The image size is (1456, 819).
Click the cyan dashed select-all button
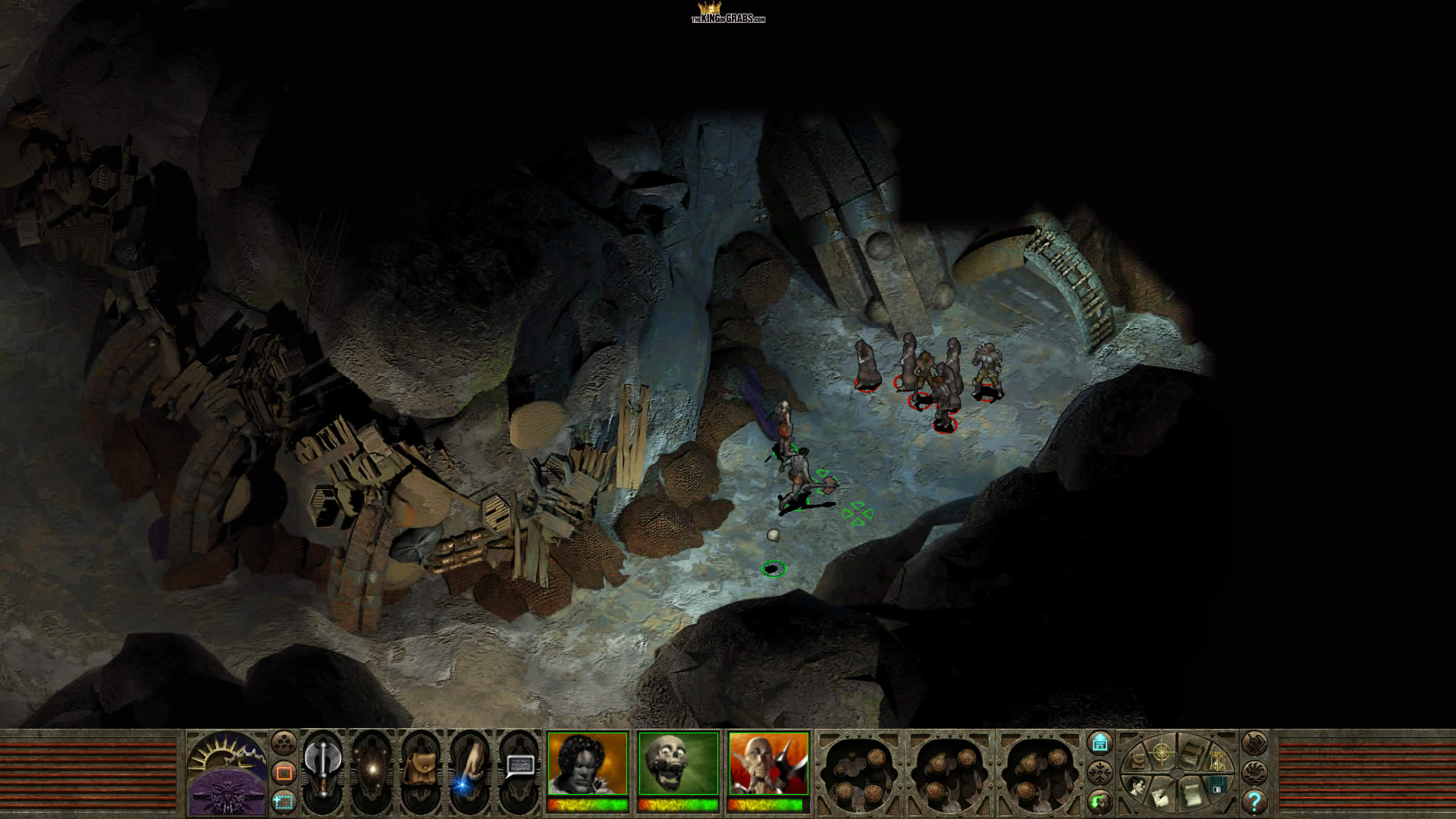point(284,801)
